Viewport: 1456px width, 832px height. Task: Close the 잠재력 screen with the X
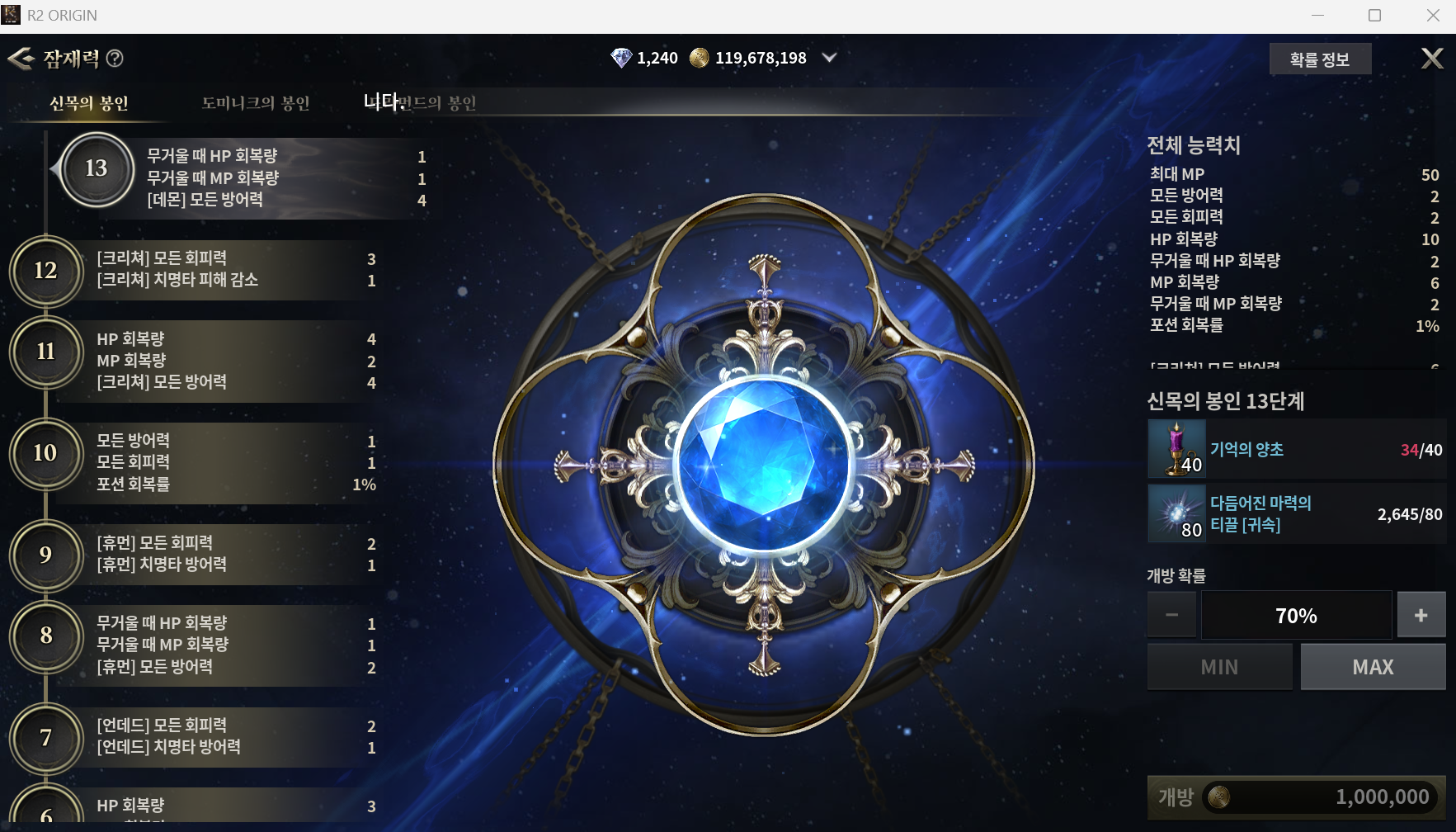click(x=1432, y=58)
